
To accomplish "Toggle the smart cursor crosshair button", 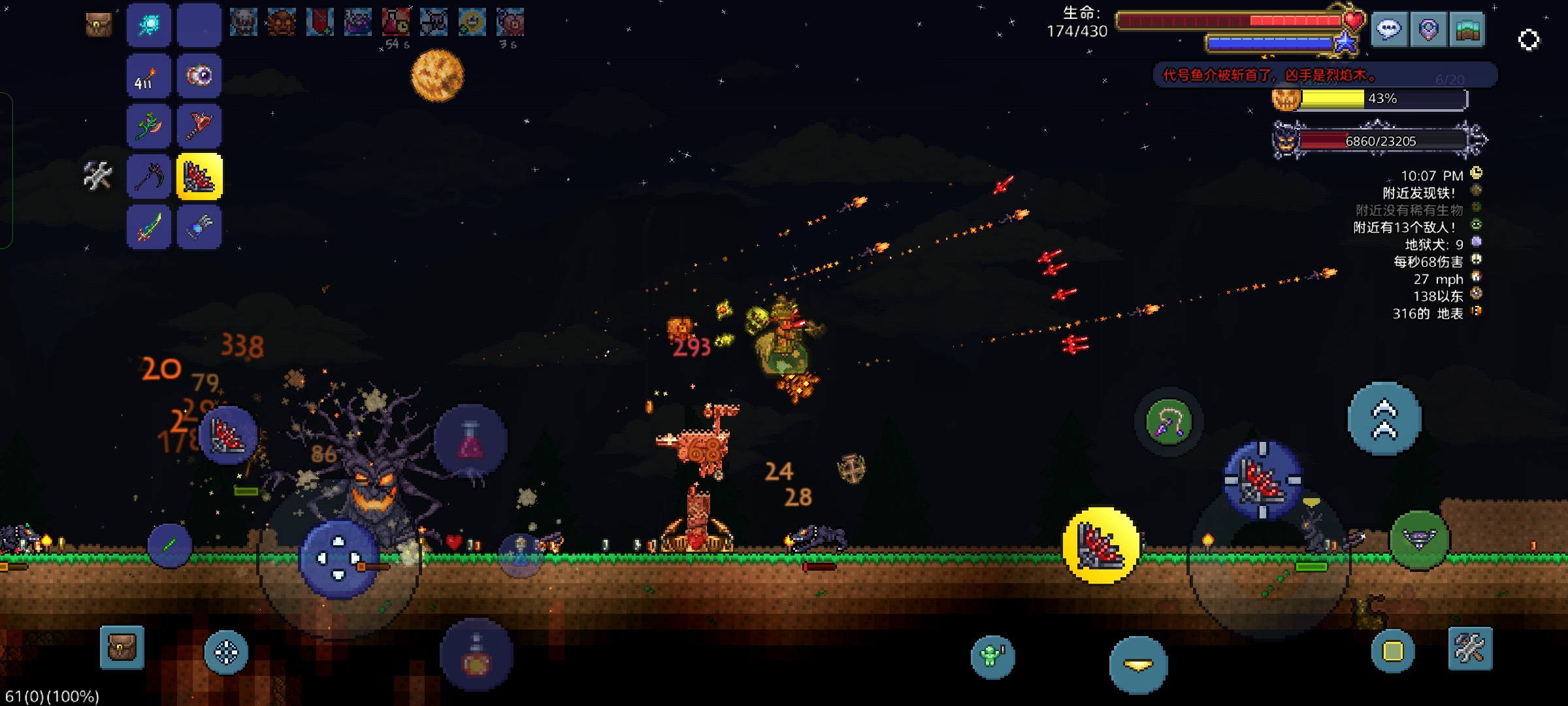I will [226, 652].
